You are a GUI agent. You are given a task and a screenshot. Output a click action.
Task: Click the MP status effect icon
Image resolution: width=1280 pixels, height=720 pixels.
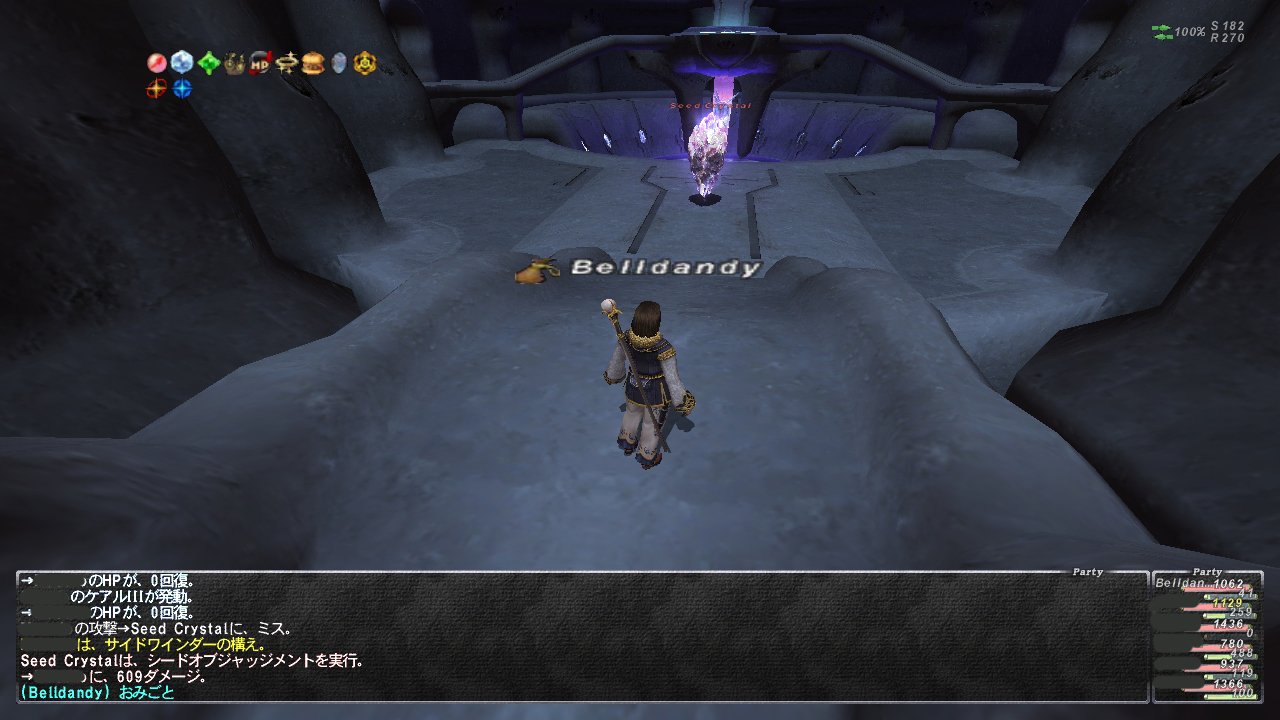260,63
